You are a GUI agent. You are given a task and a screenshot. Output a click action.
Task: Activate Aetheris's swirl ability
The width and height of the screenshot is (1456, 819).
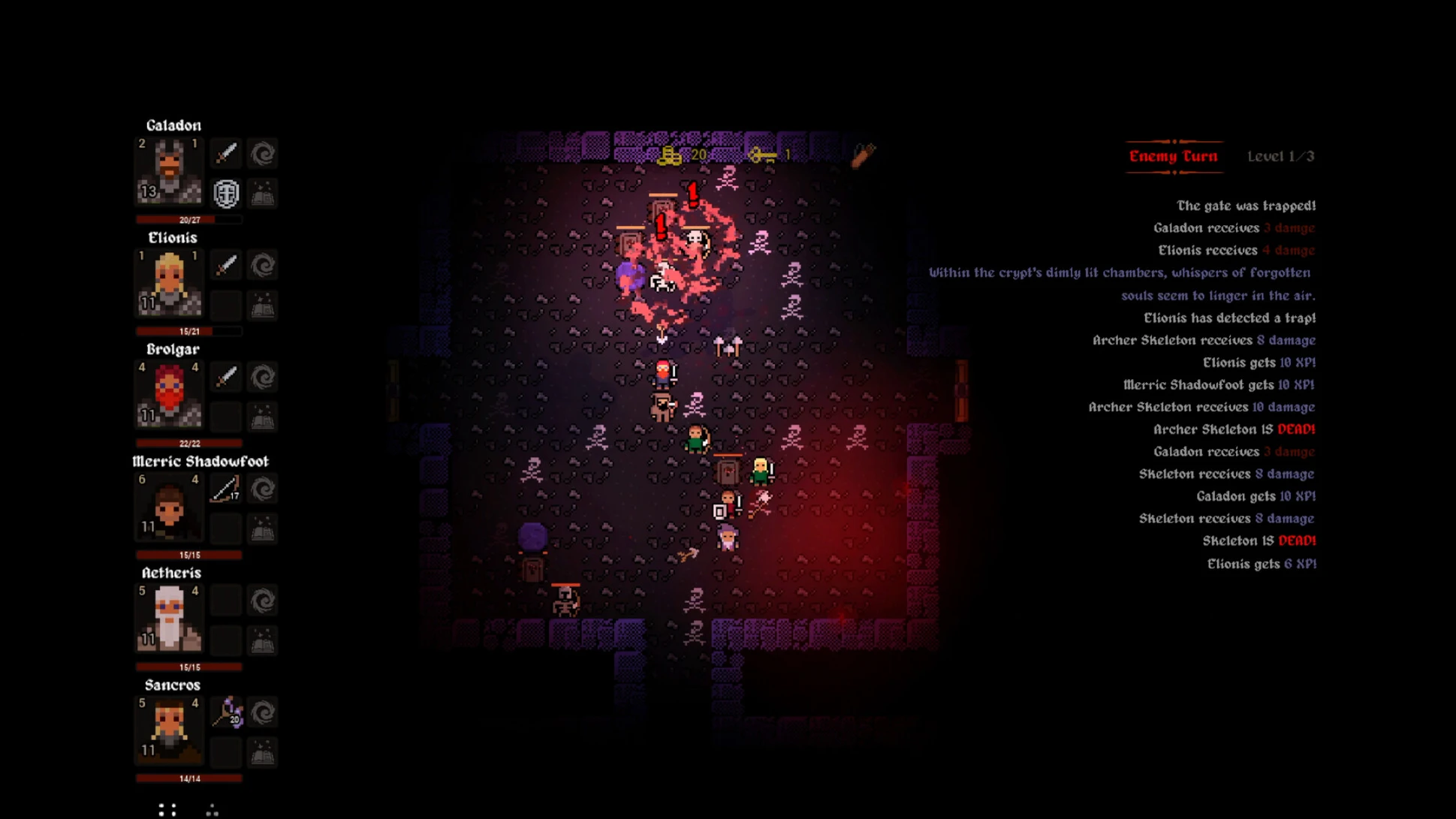[263, 601]
